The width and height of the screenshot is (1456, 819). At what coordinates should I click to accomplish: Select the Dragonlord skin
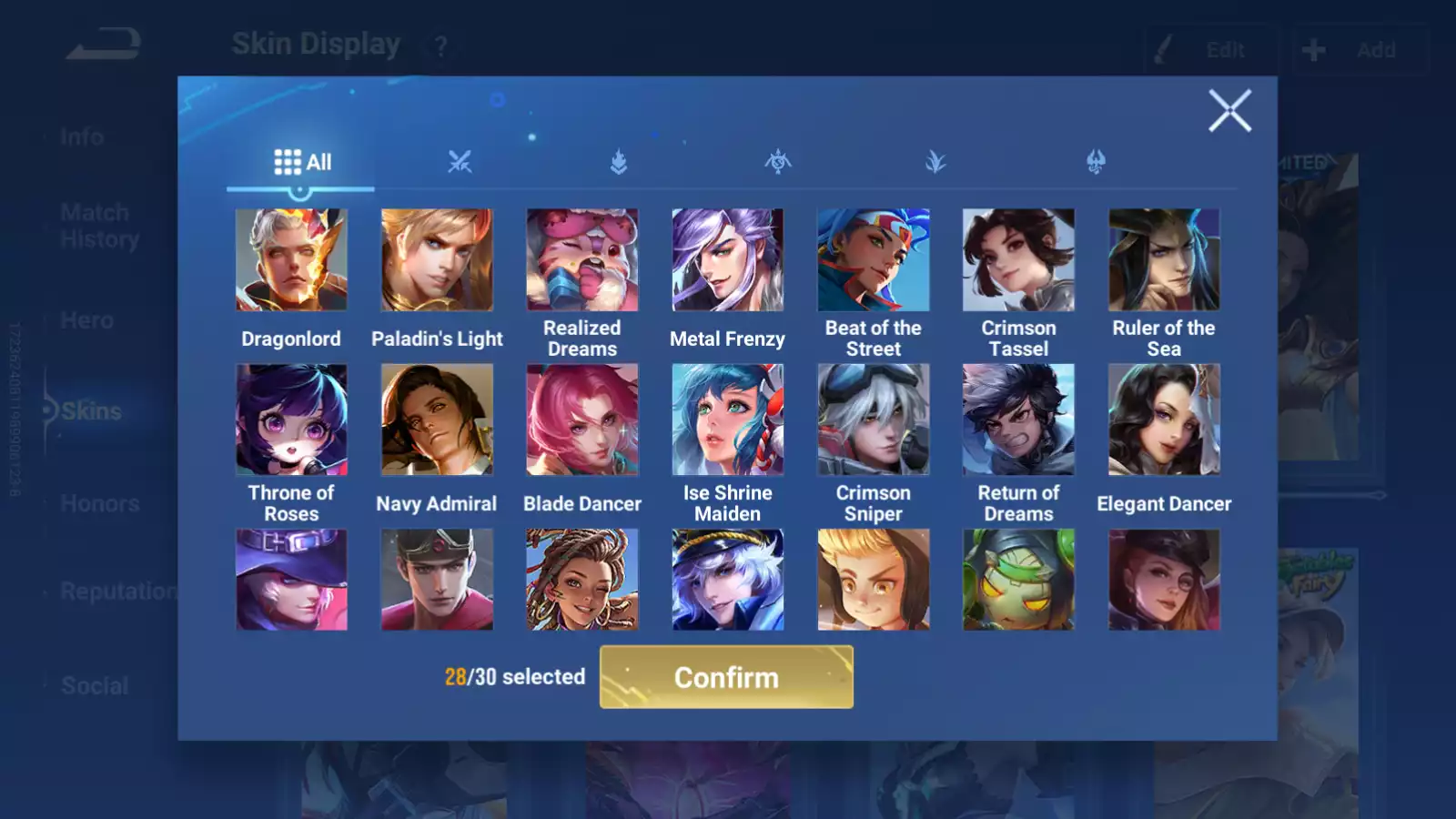(x=291, y=260)
